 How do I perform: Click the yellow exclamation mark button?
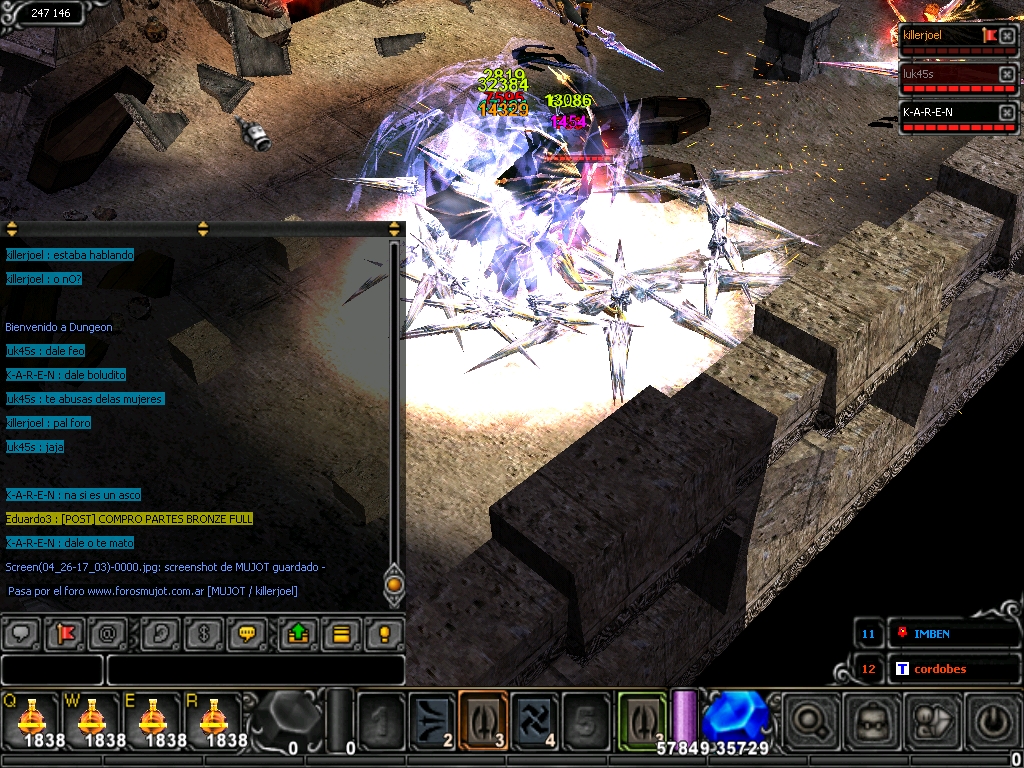pyautogui.click(x=385, y=633)
